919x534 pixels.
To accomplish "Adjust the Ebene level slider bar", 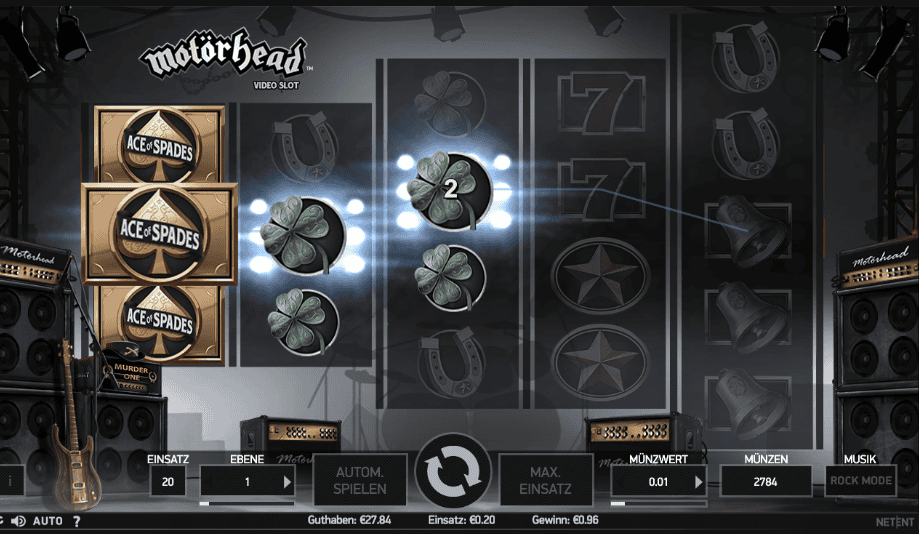I will coord(247,503).
